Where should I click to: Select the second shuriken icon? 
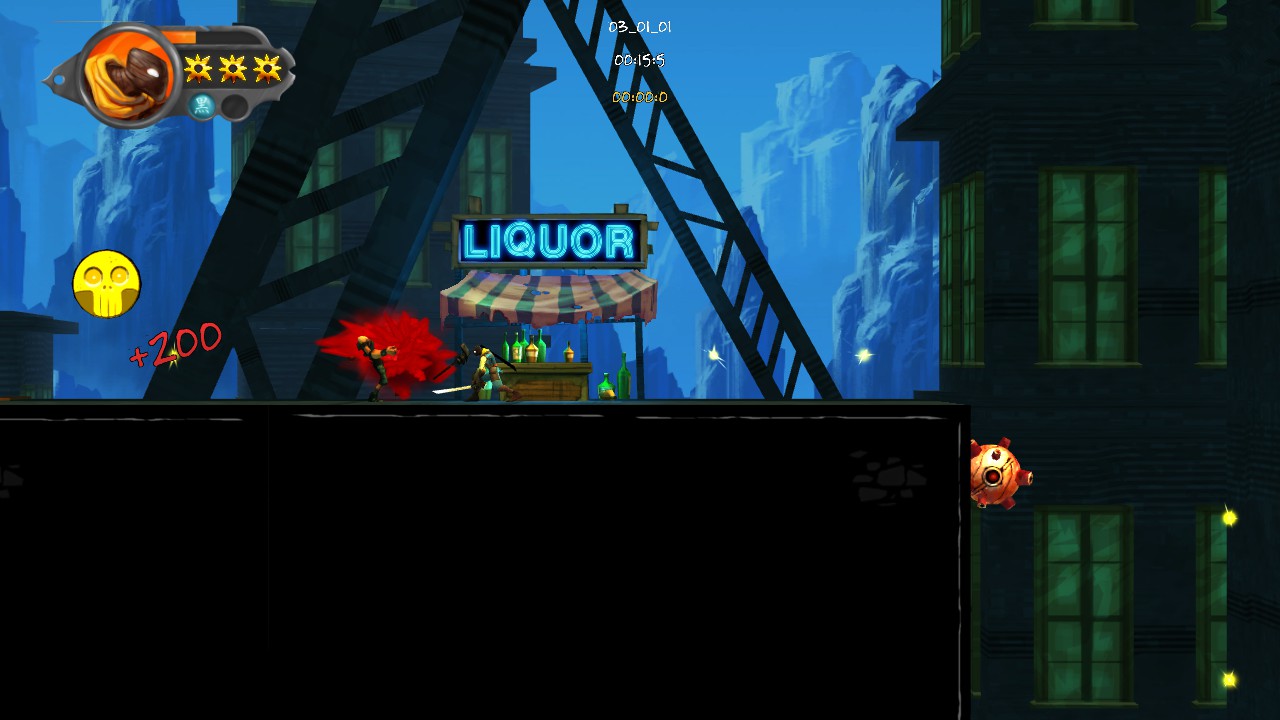(x=232, y=67)
